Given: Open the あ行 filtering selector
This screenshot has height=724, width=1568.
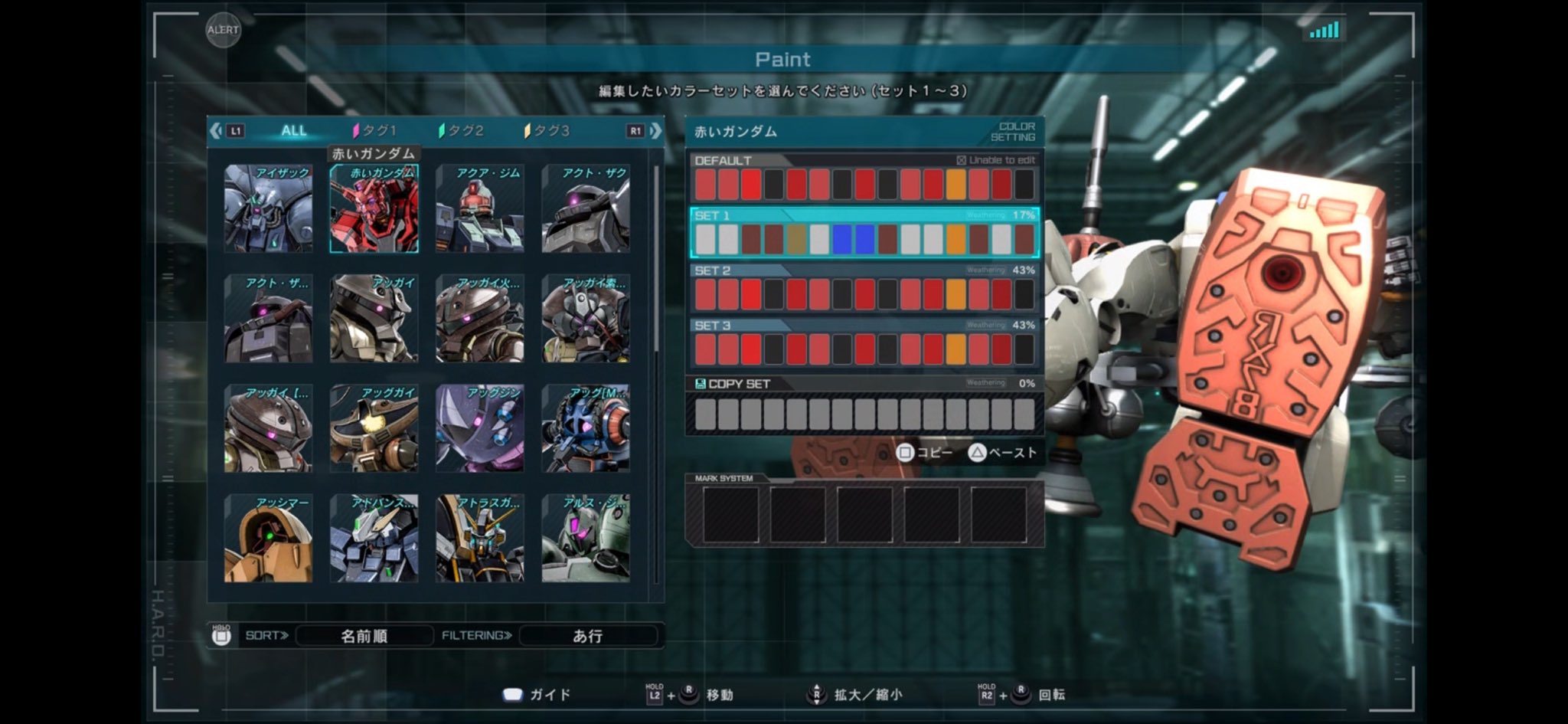Looking at the screenshot, I should 587,636.
